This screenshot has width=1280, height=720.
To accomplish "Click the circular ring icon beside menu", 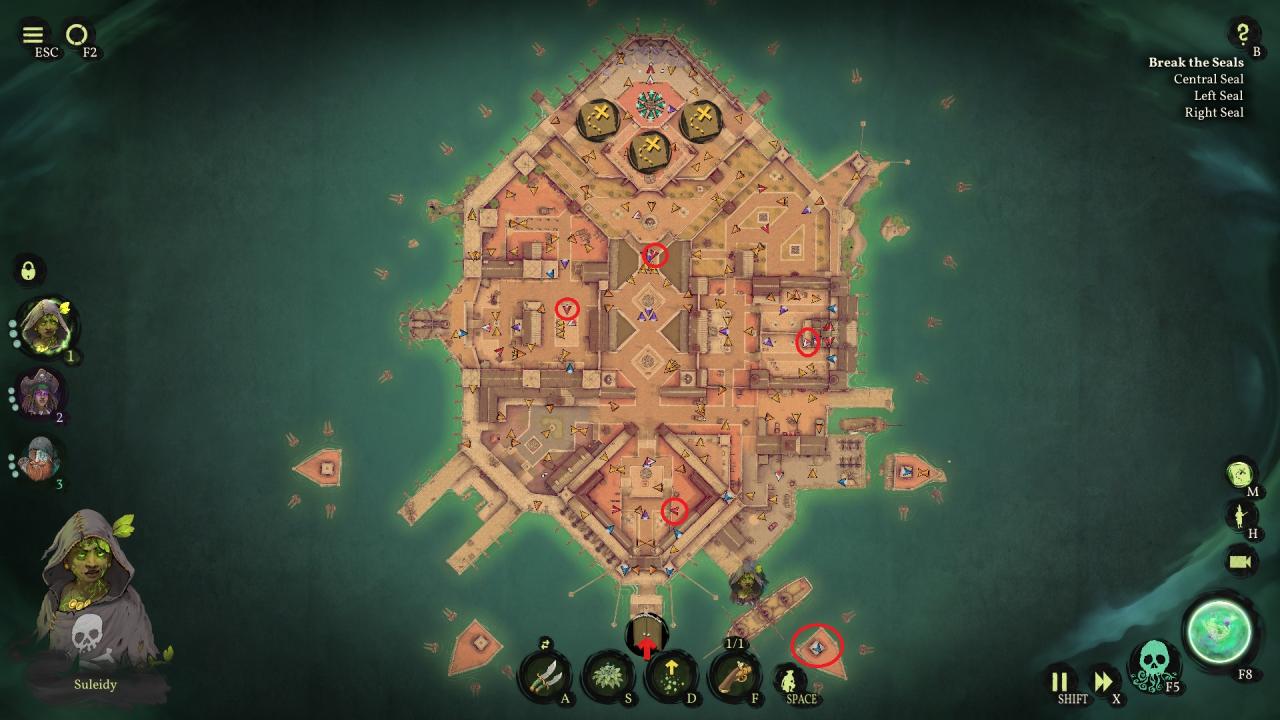I will pyautogui.click(x=77, y=35).
